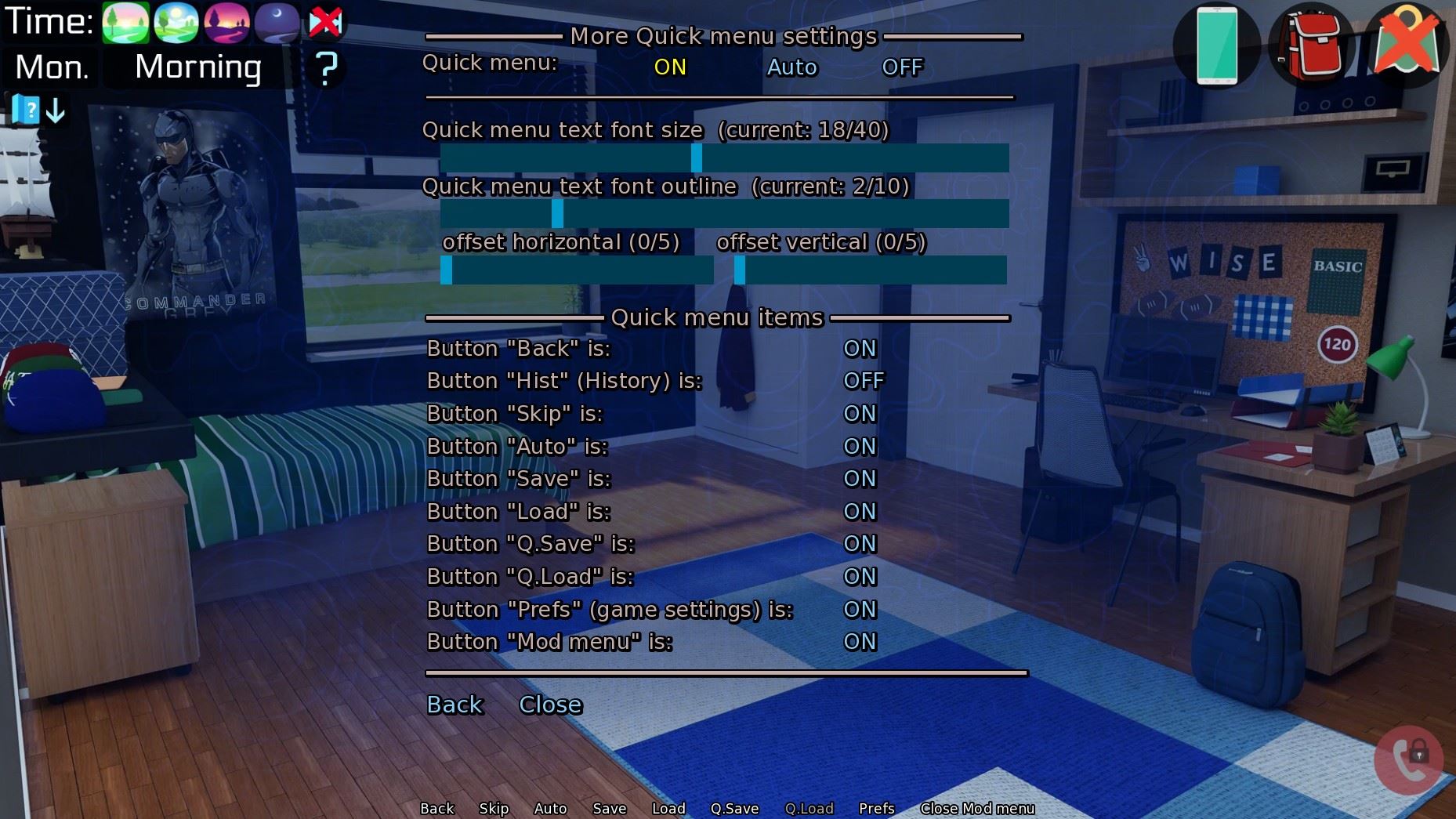The image size is (1456, 819).
Task: Adjust the Quick menu text font size slider
Action: tap(695, 159)
